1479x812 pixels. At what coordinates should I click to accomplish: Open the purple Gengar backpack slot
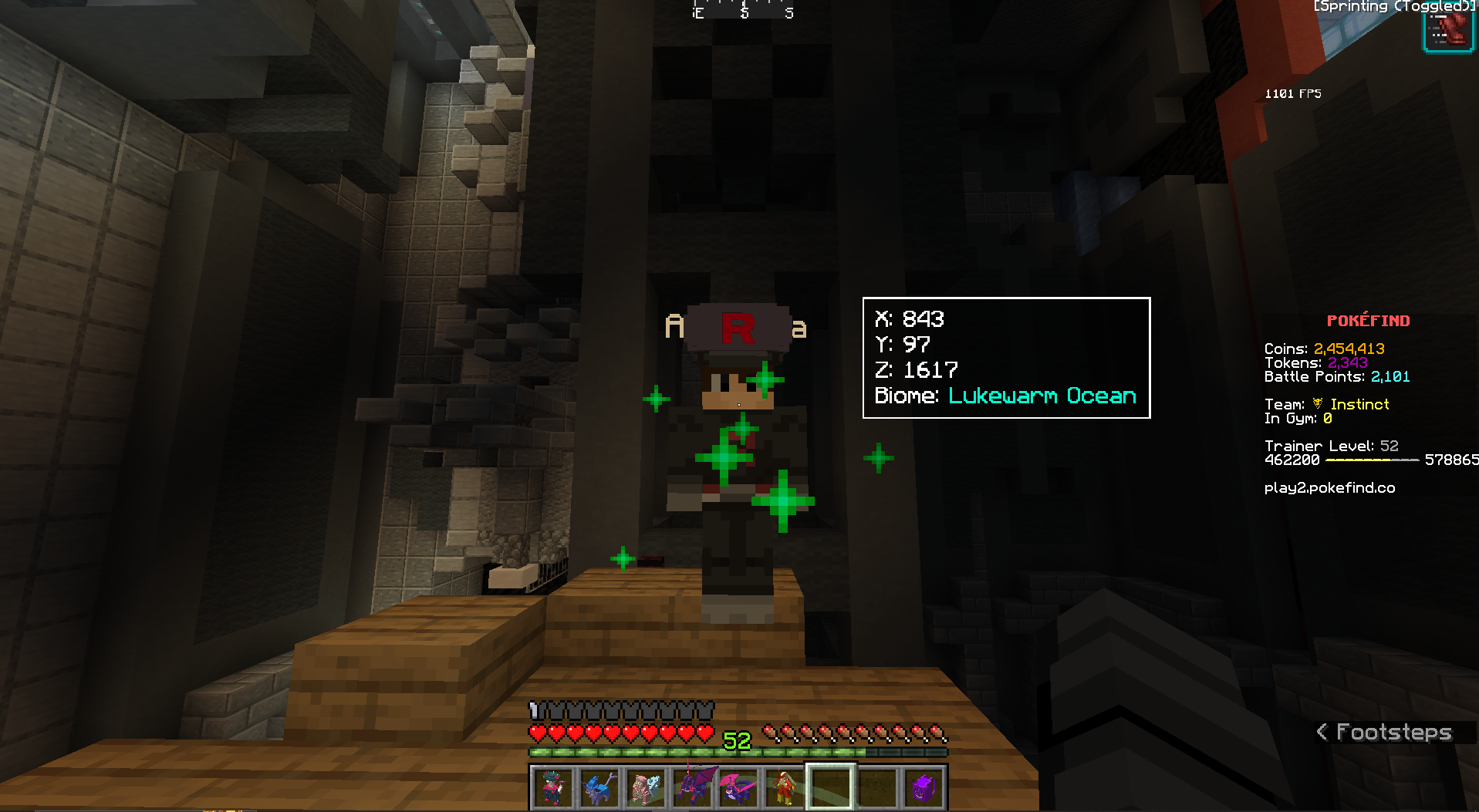coord(924,787)
